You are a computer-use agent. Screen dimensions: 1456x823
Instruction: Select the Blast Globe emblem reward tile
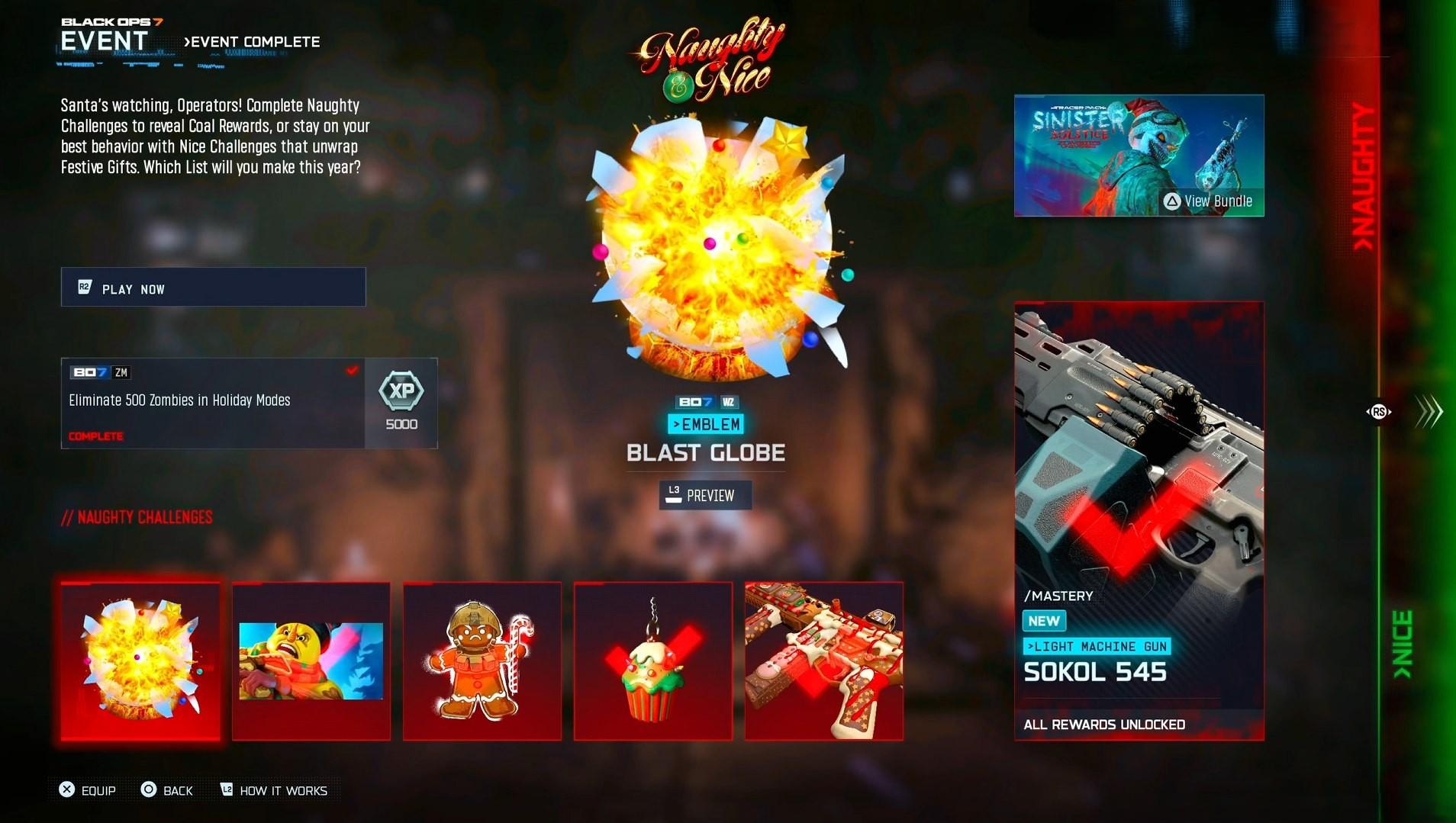point(140,661)
